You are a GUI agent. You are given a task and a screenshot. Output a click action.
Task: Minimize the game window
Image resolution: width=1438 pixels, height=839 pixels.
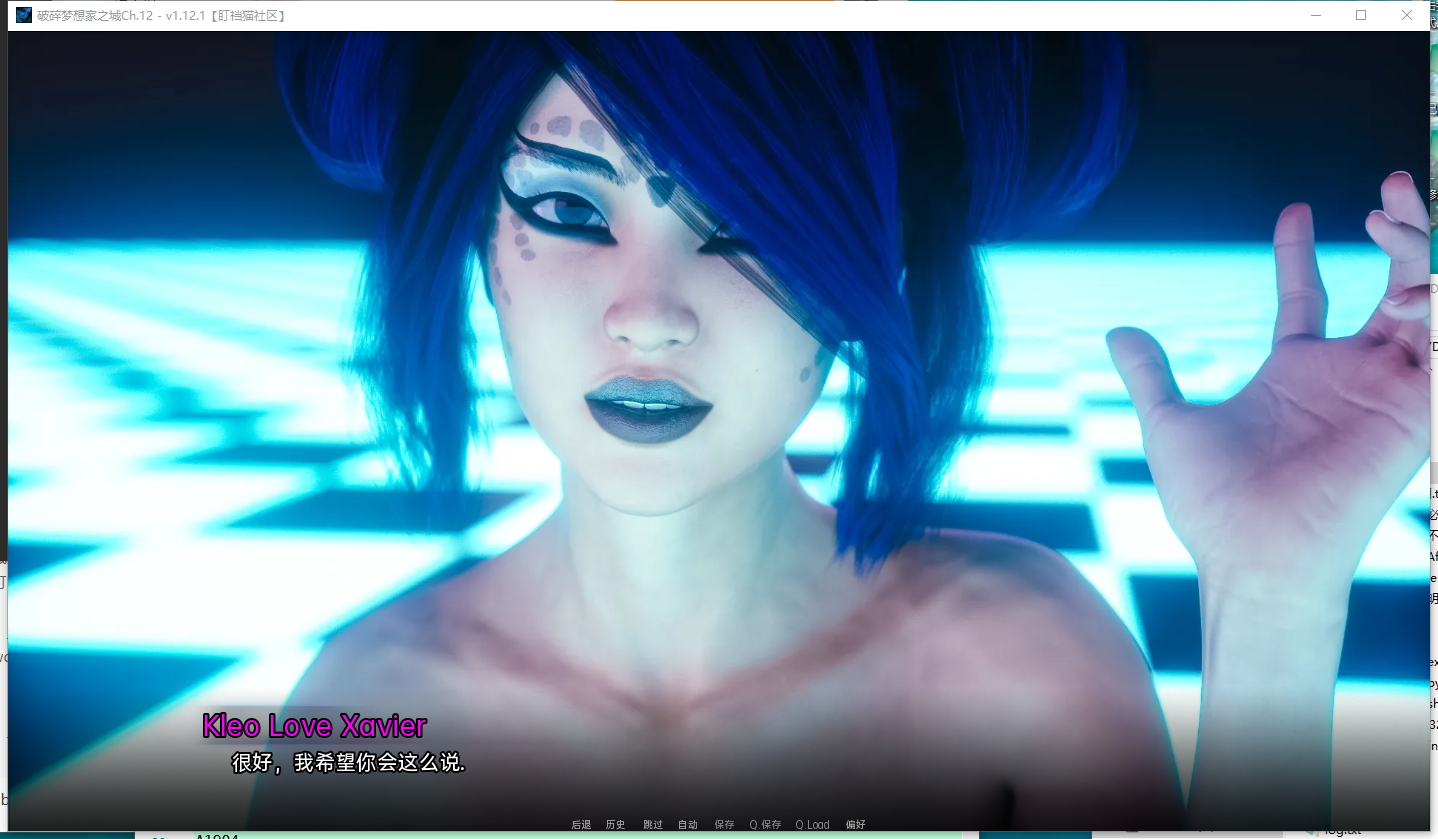click(x=1316, y=15)
